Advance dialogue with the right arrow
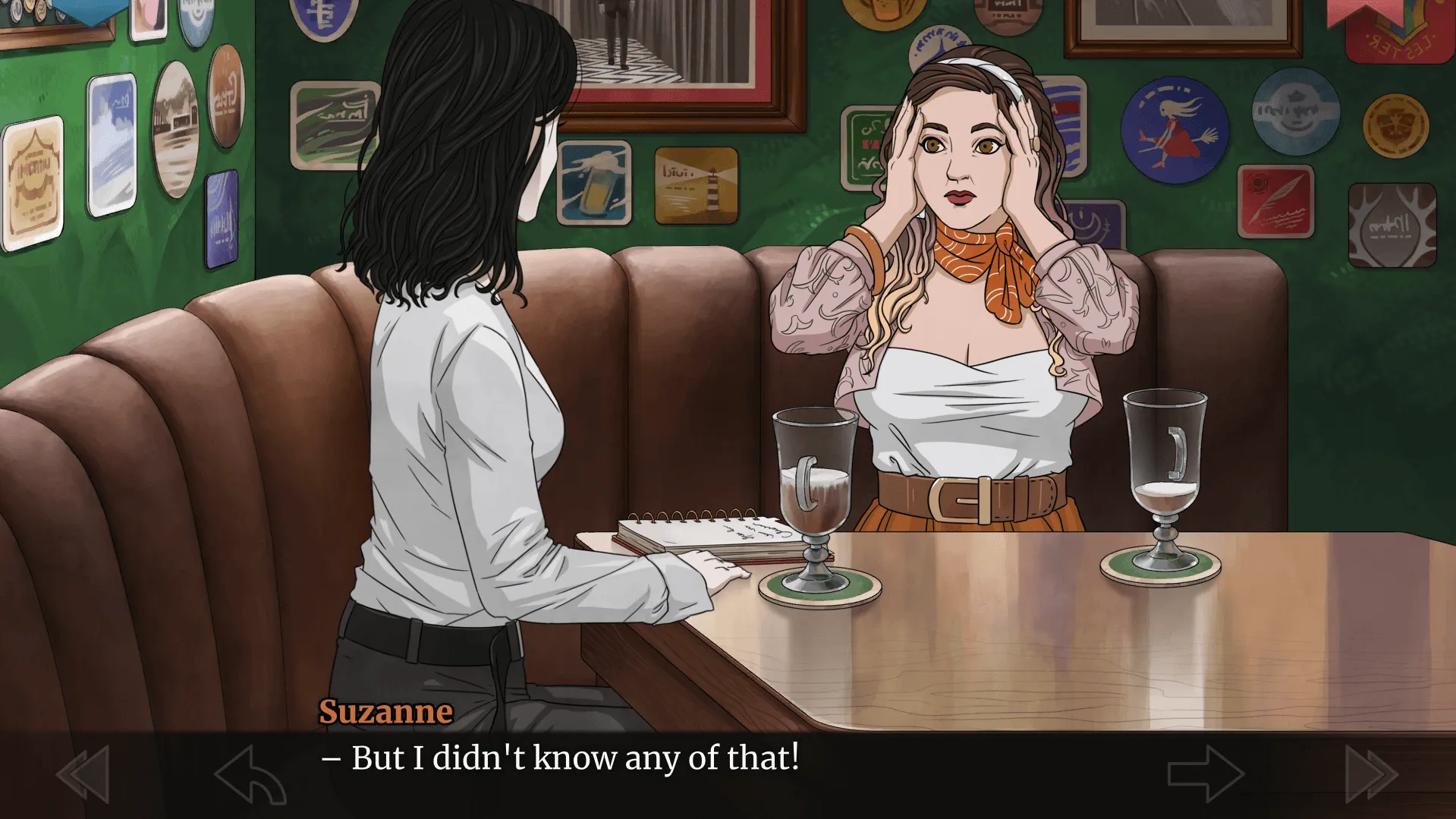The height and width of the screenshot is (819, 1456). tap(1205, 773)
